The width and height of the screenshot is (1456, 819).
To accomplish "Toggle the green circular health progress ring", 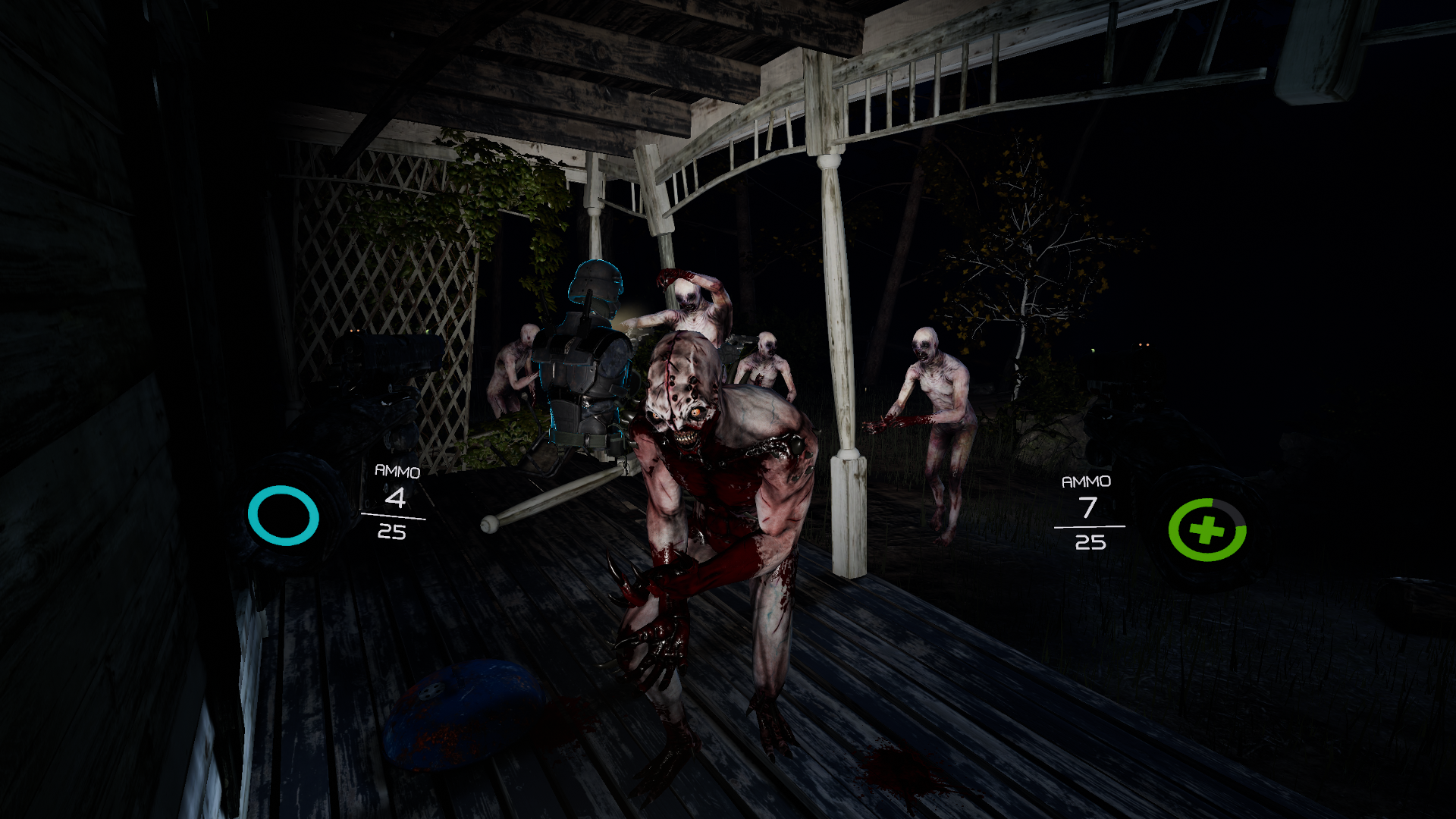I will tap(1207, 531).
